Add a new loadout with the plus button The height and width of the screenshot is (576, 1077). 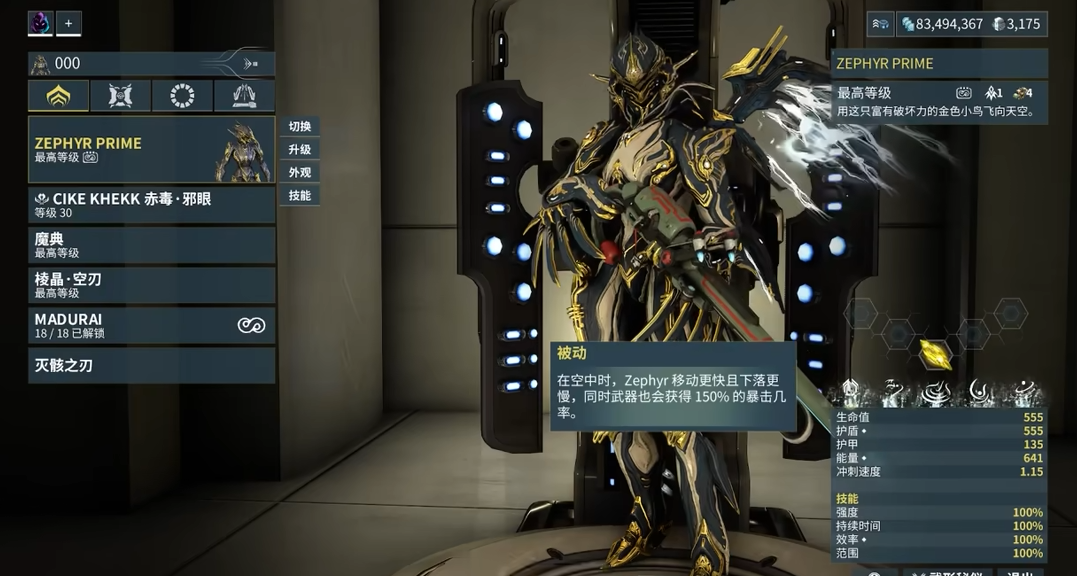point(69,23)
